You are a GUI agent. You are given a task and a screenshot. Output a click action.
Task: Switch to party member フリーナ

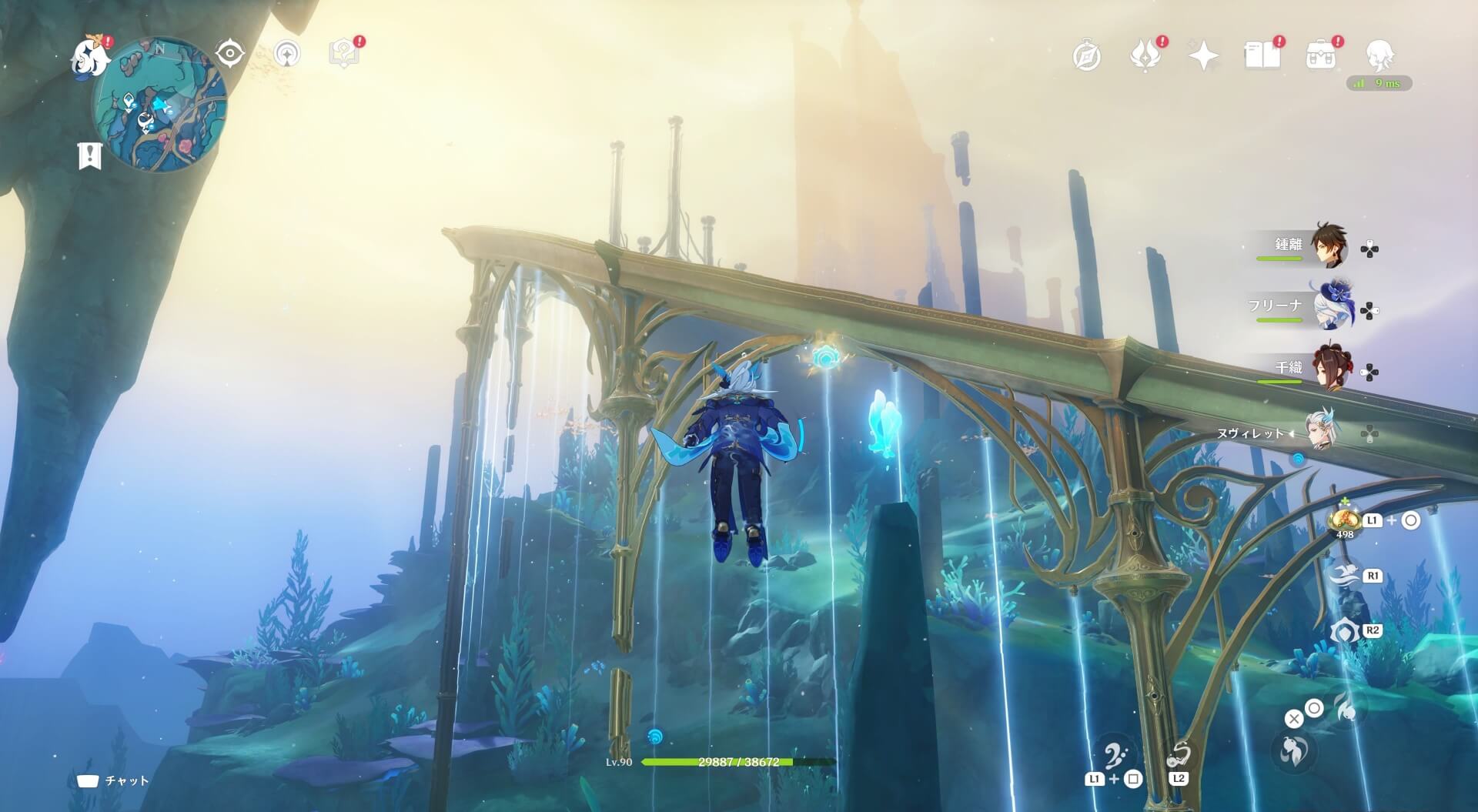[1331, 307]
